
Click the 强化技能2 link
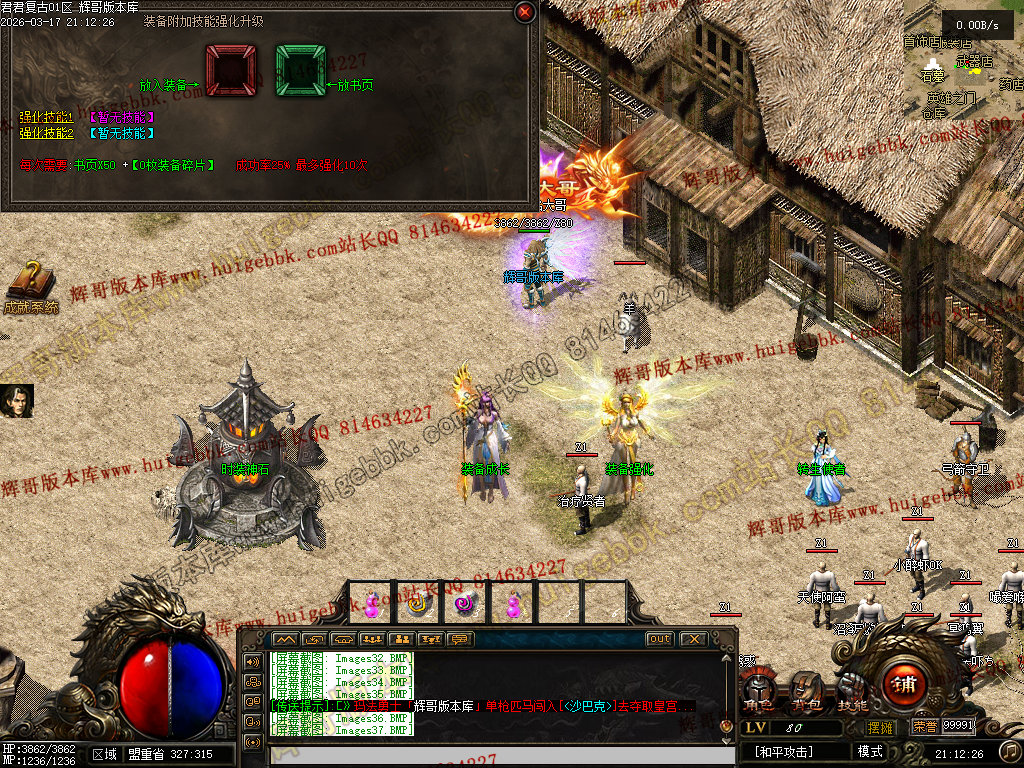[x=46, y=132]
